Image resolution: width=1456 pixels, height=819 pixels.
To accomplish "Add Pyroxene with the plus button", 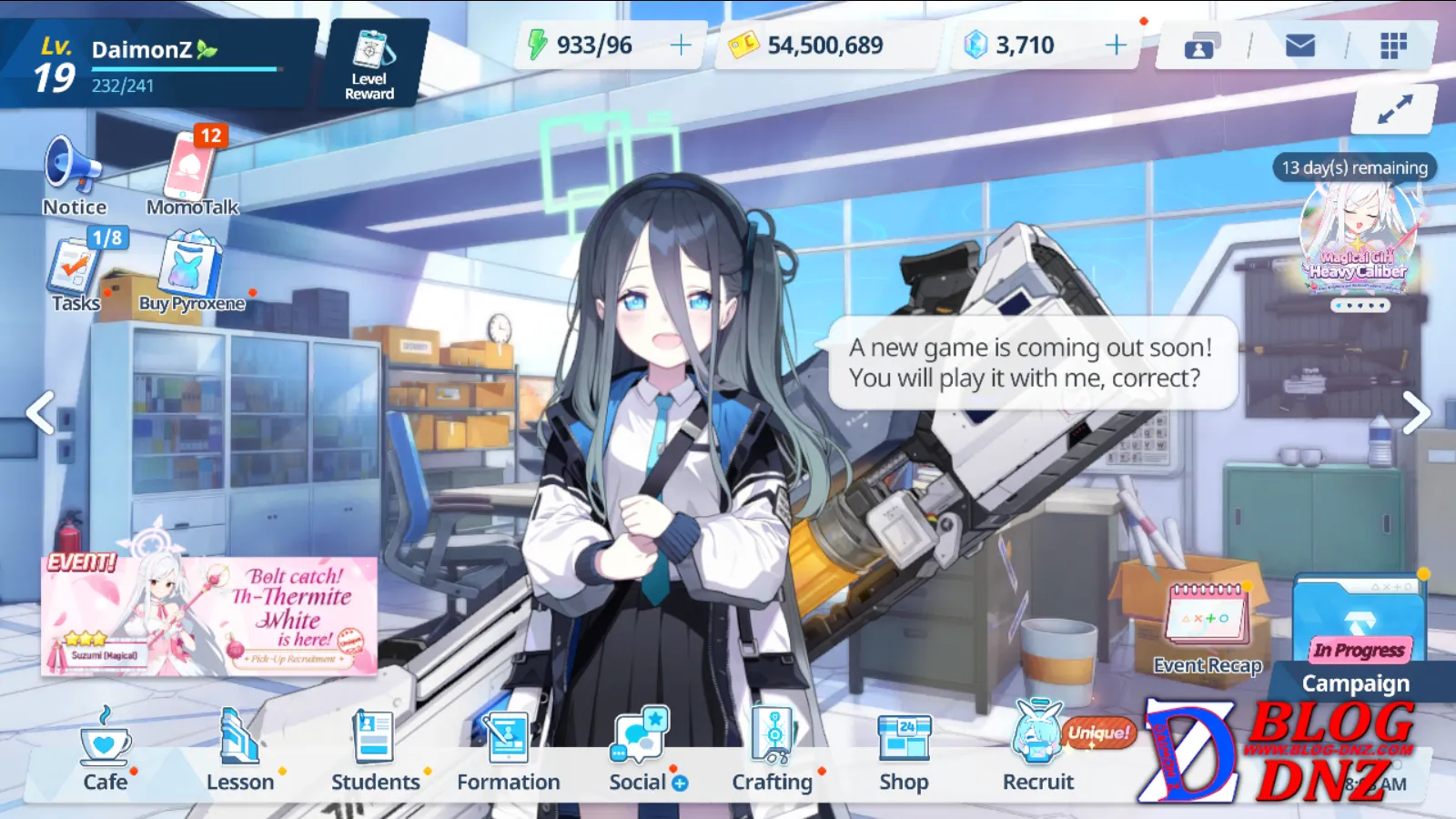I will (1116, 45).
